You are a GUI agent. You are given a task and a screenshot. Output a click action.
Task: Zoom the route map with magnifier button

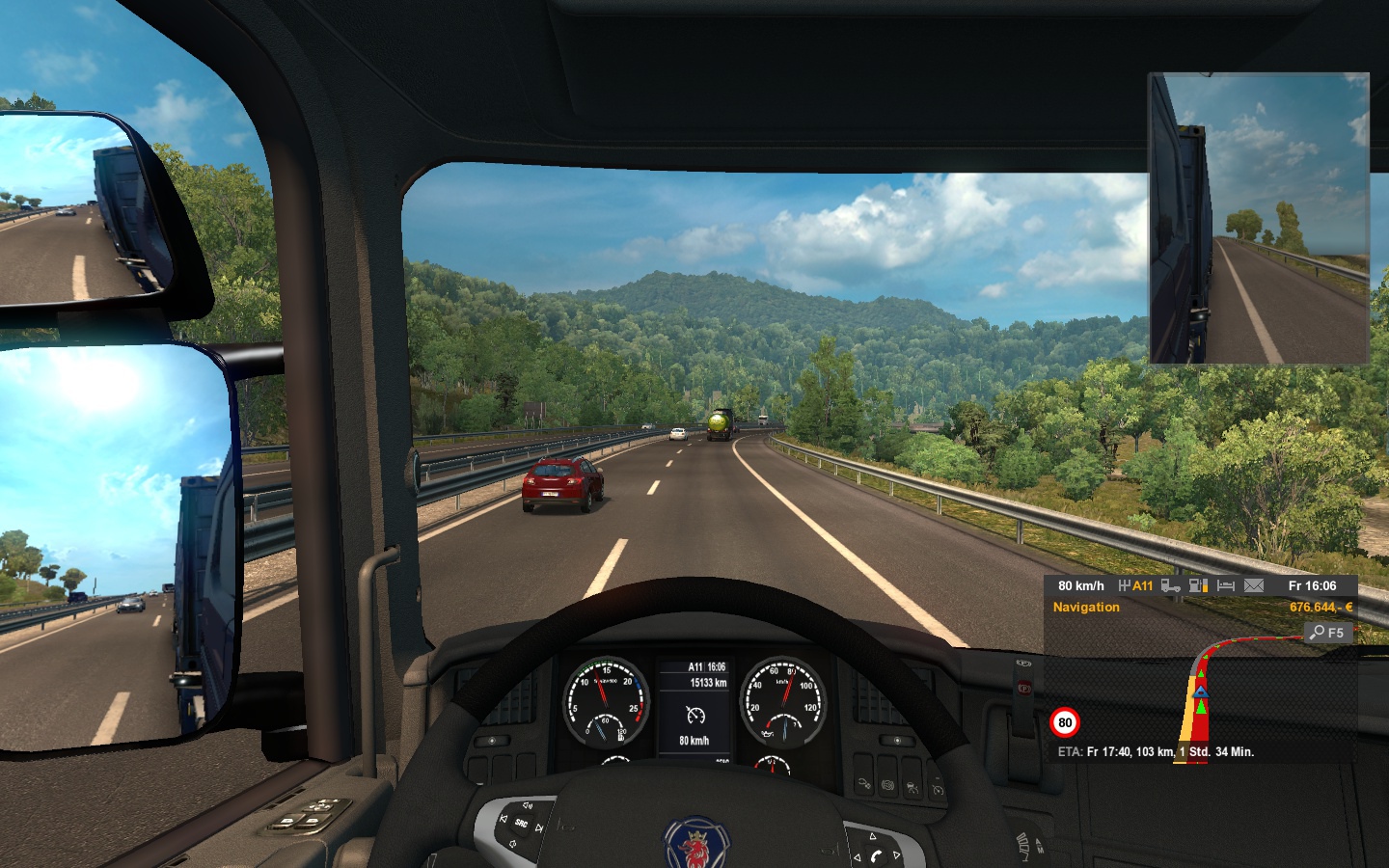pos(1328,633)
